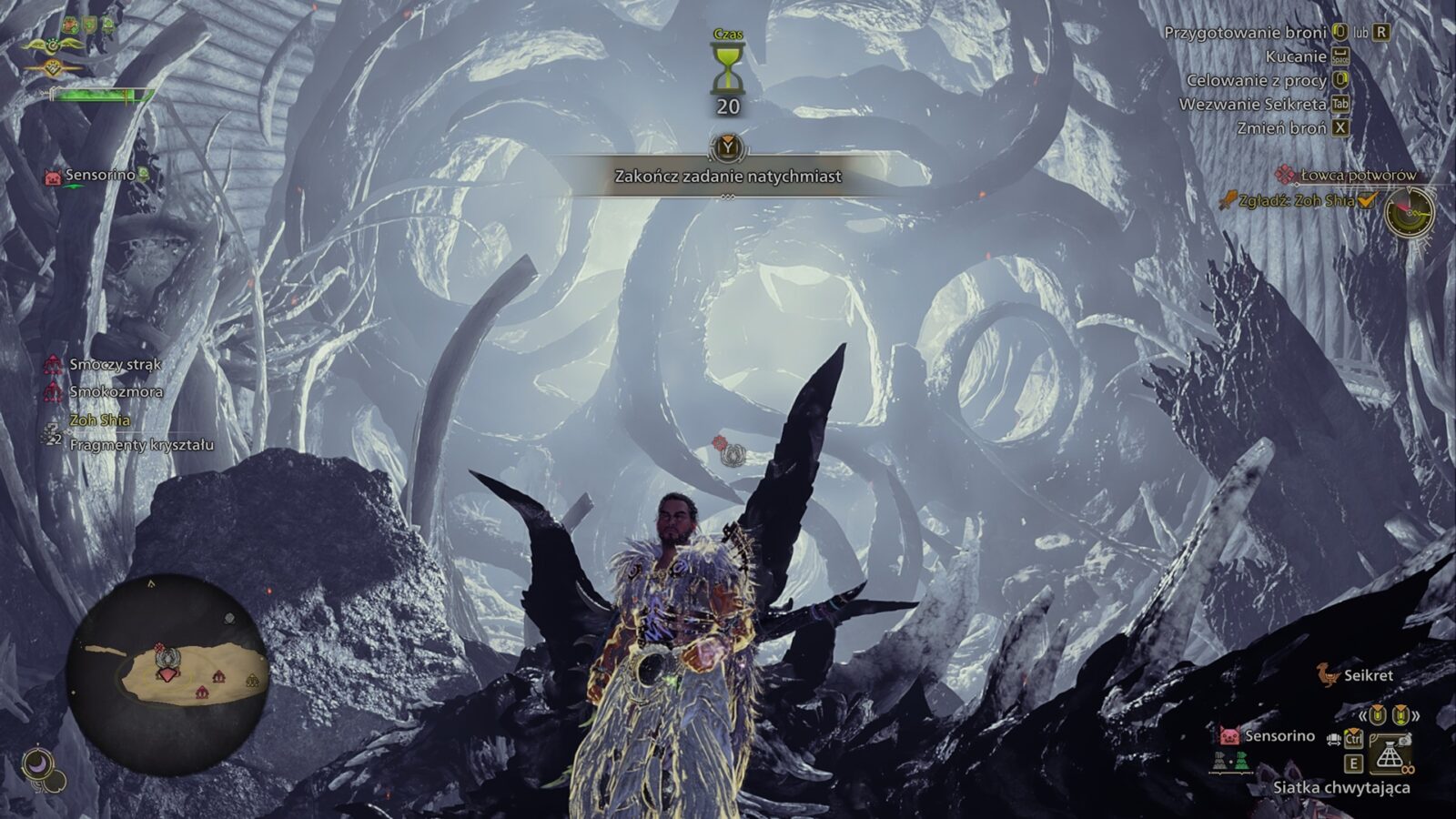1456x819 pixels.
Task: Choose 'Zakończ zadanie natychmiast' to end quest
Action: click(727, 176)
